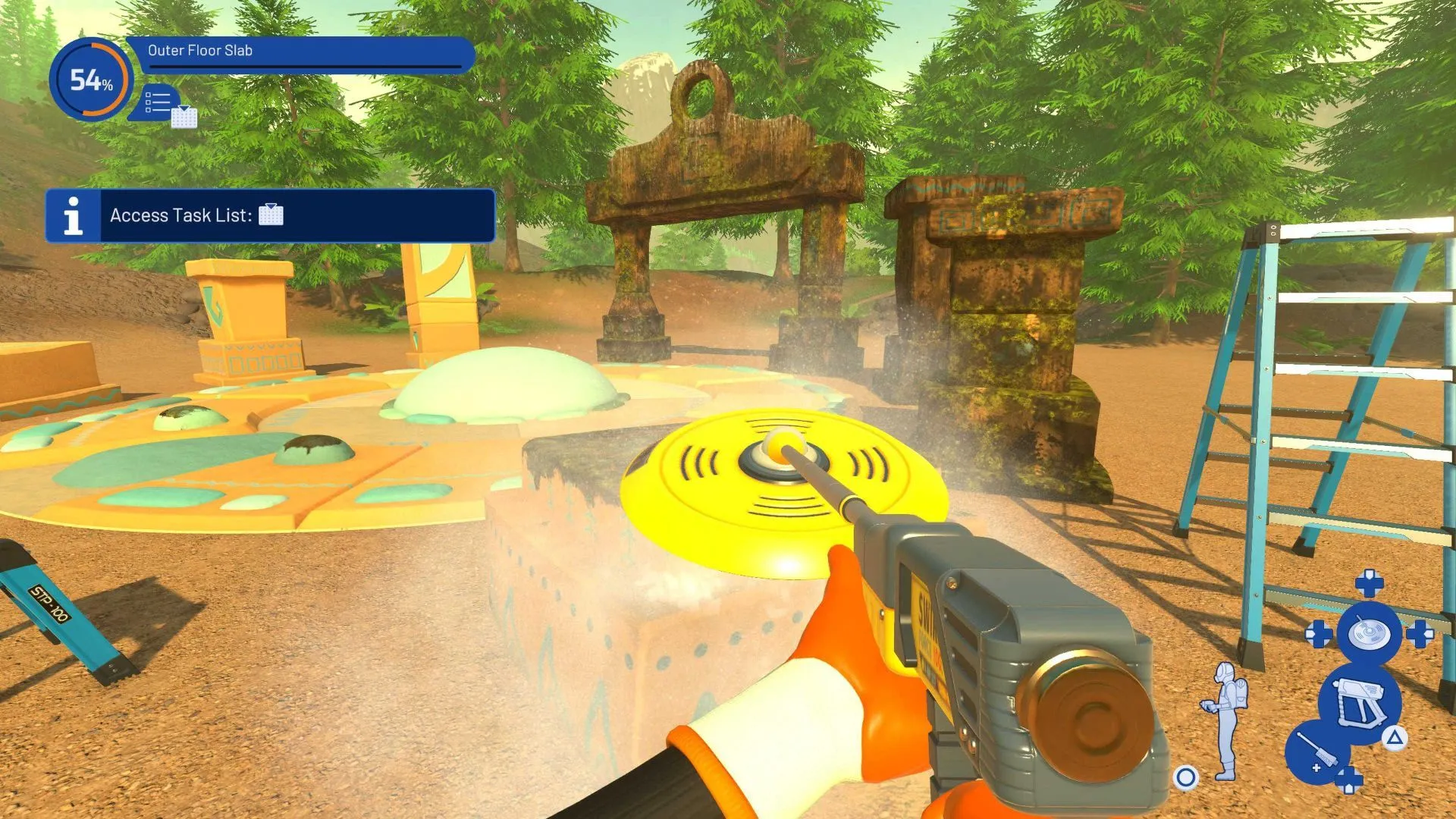Toggle the left d-pad control
Screen dimensions: 1456x819
1319,632
